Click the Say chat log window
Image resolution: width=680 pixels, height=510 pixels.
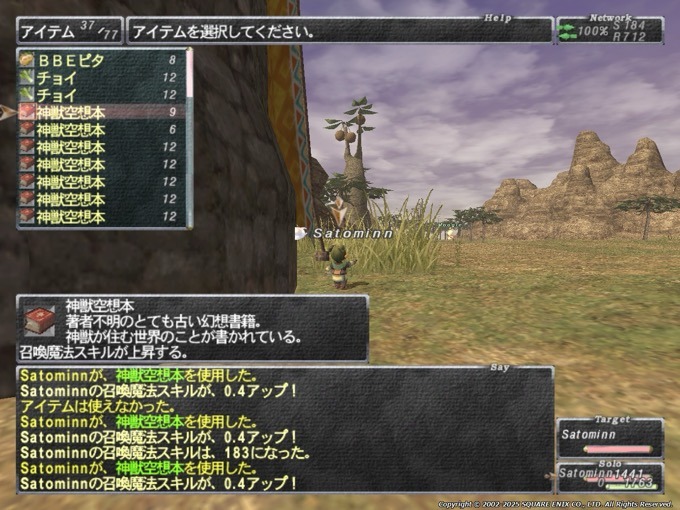coord(285,430)
